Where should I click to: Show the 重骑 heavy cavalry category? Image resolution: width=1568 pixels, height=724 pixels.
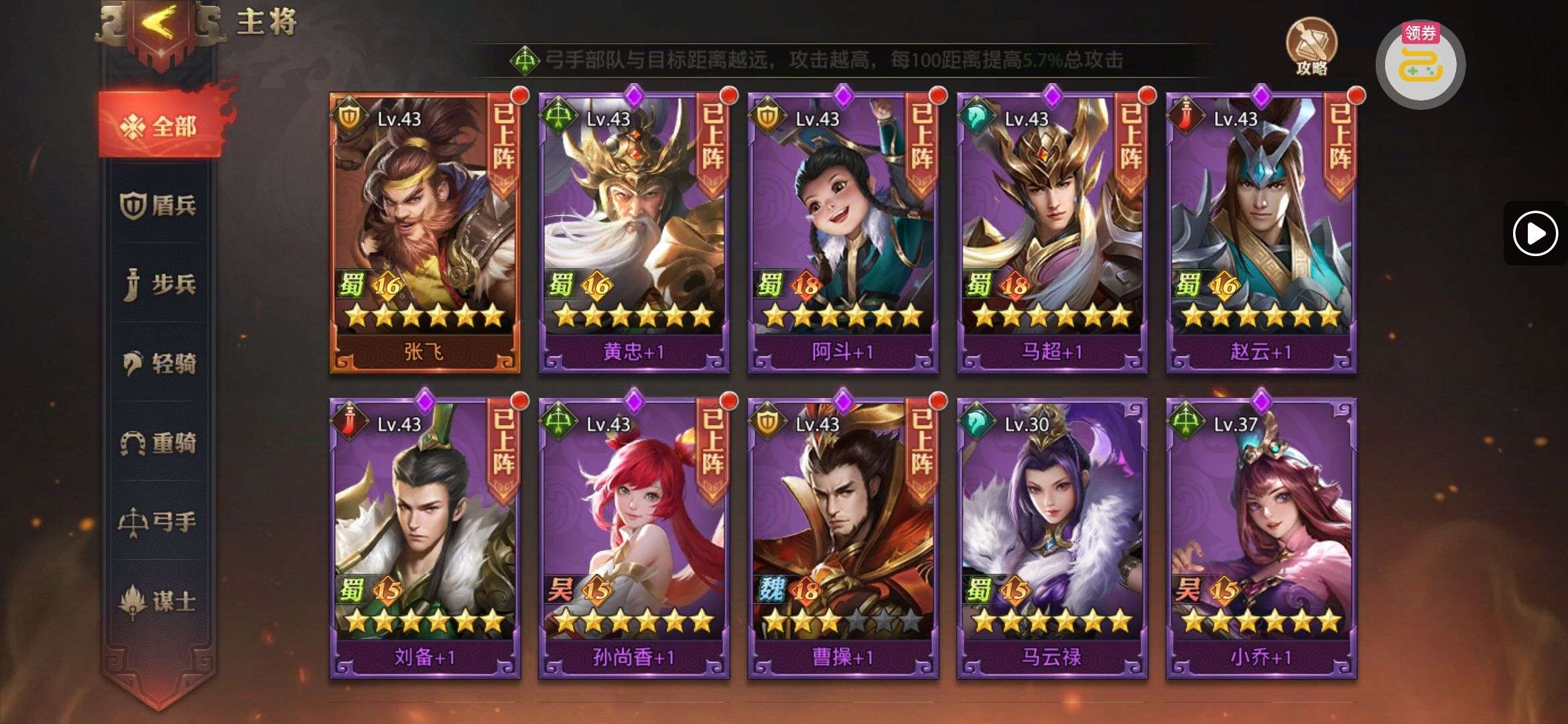click(159, 442)
